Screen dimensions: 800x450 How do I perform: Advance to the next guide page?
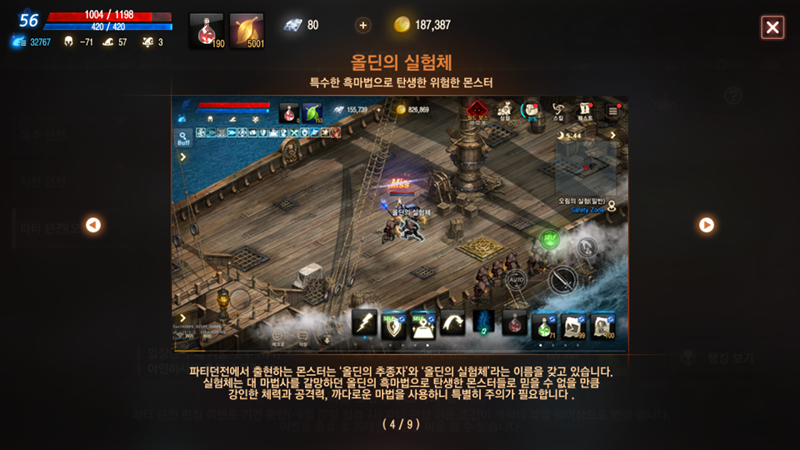(706, 225)
